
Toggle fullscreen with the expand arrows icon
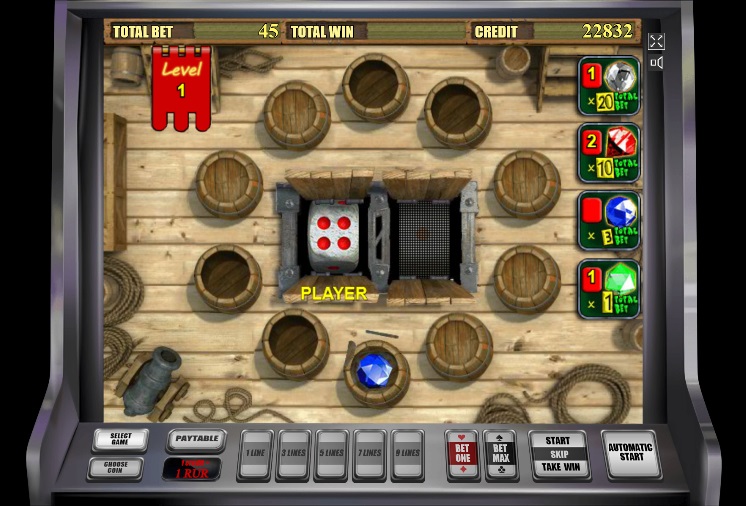point(656,41)
